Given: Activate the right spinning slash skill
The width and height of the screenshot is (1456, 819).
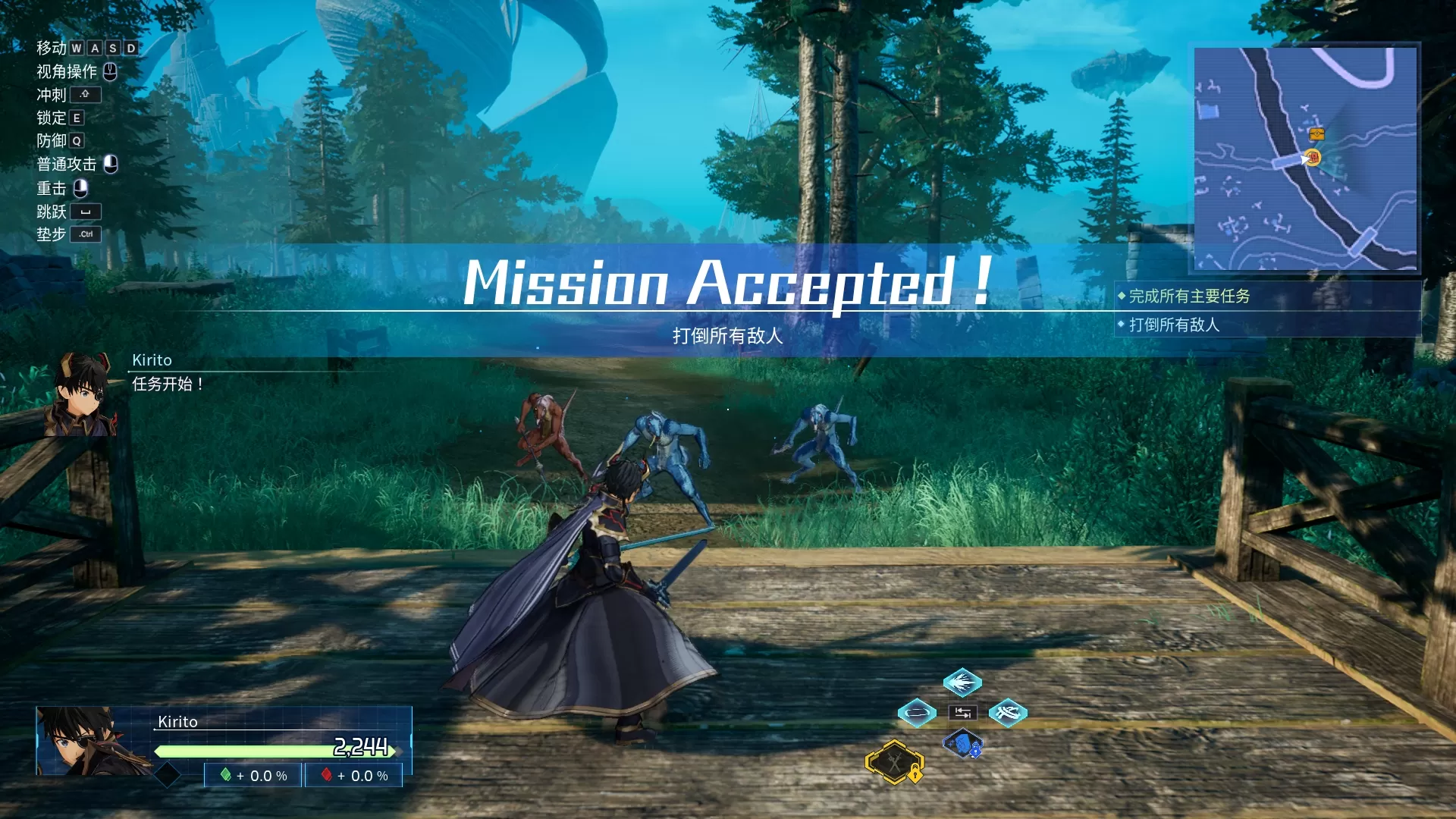Looking at the screenshot, I should click(1008, 712).
